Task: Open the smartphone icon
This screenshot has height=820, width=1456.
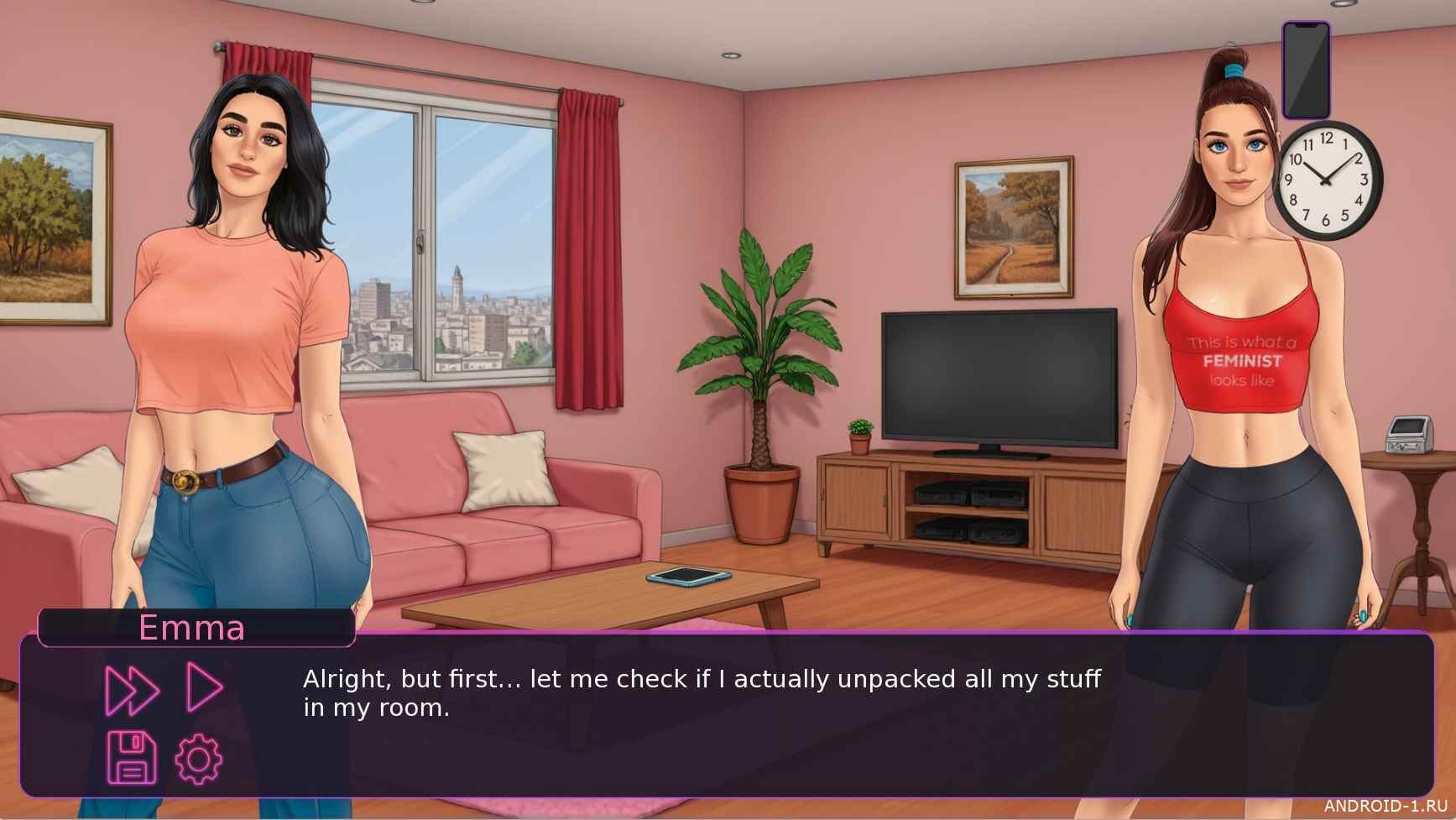Action: (x=1306, y=71)
